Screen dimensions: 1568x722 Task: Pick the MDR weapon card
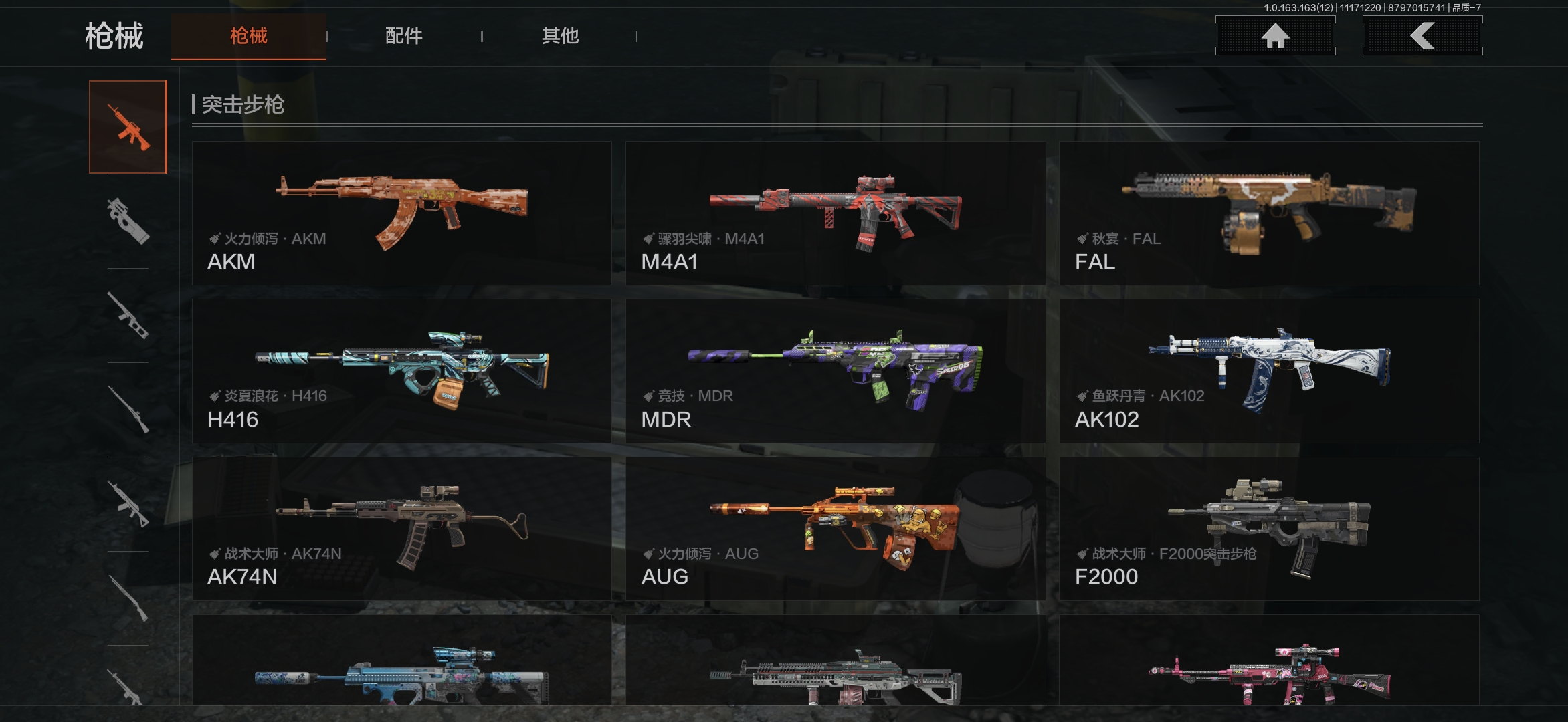coord(835,371)
